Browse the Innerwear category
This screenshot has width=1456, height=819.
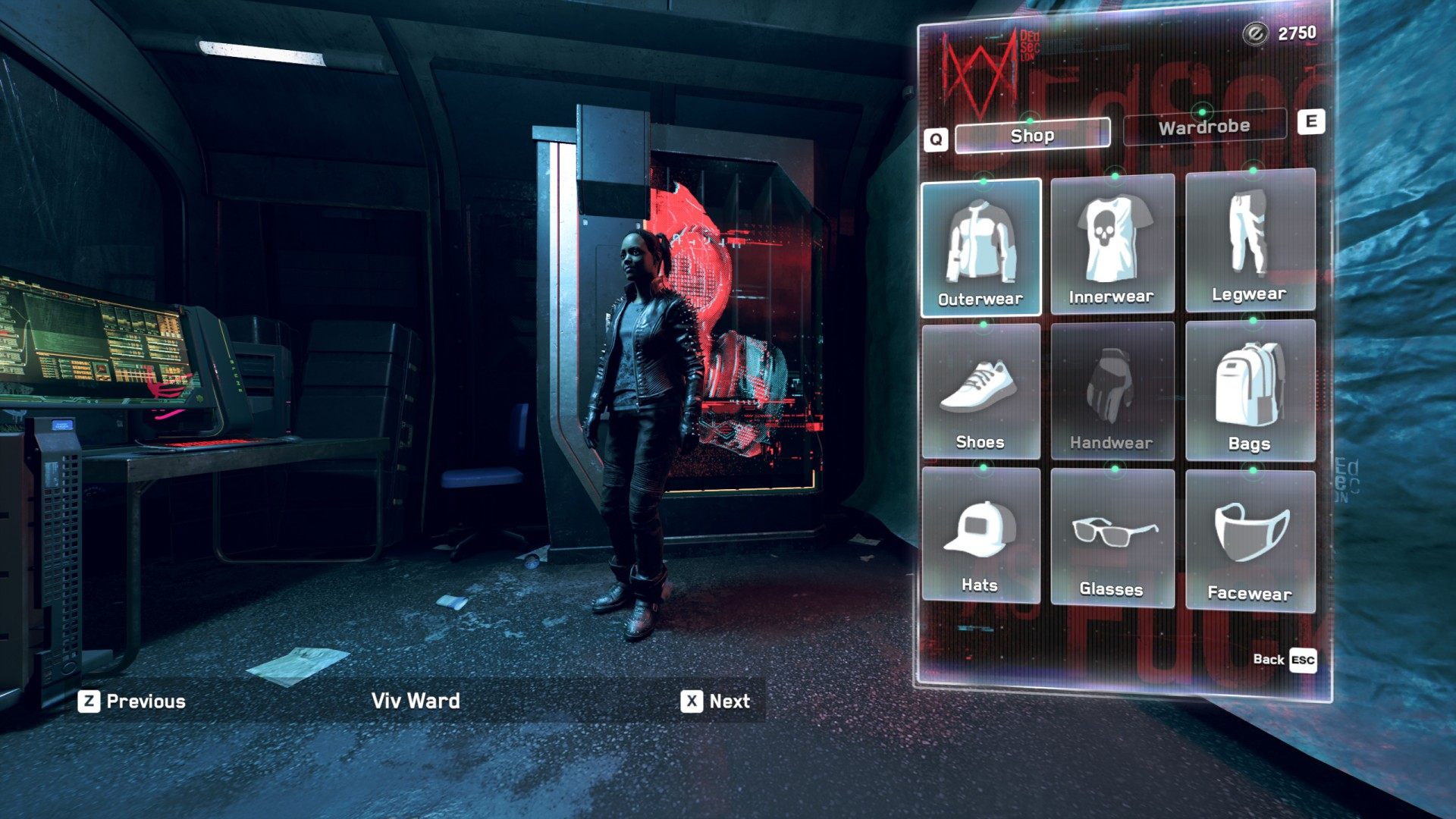tap(1112, 244)
